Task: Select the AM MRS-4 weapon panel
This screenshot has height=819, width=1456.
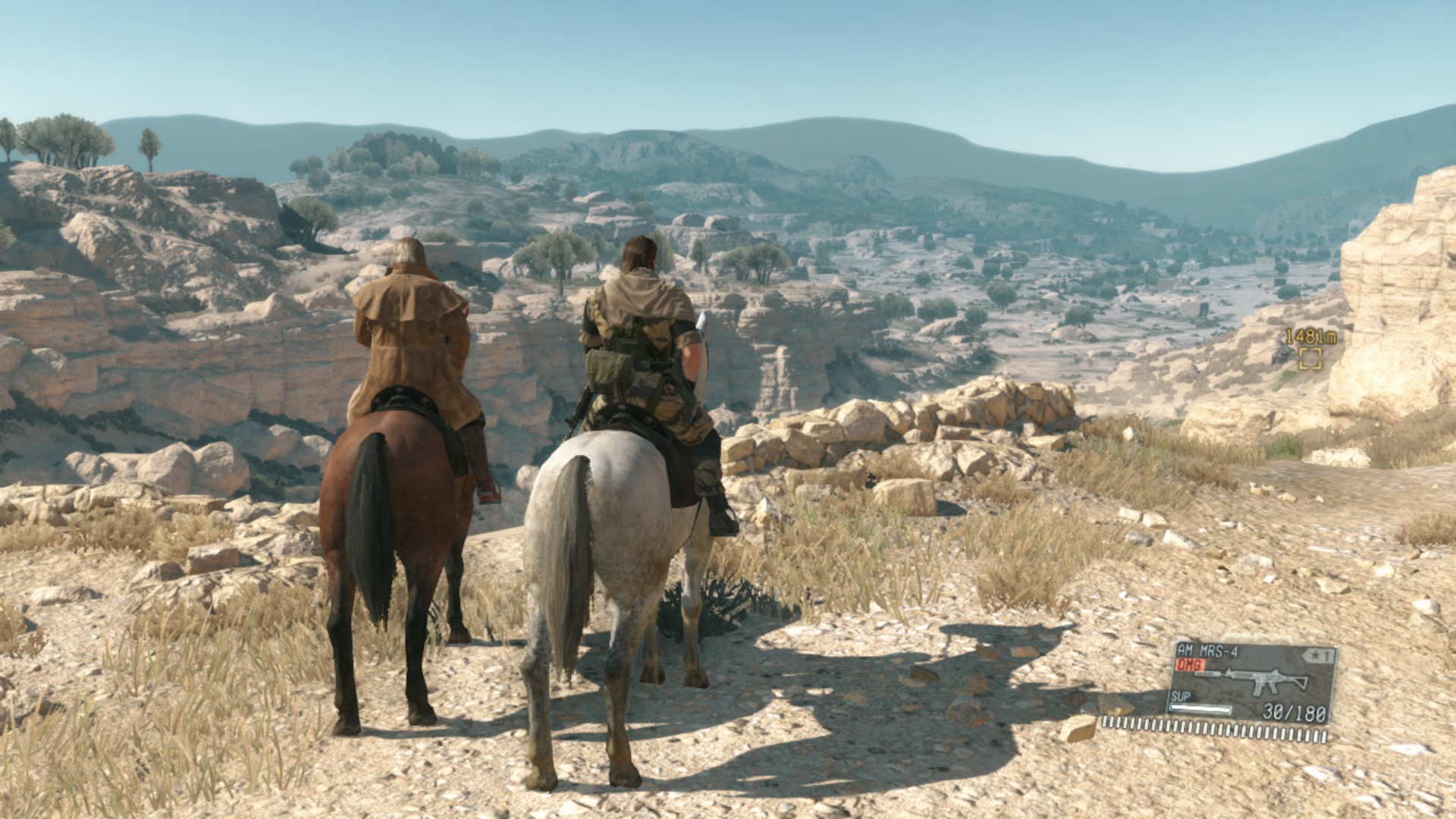Action: (1252, 682)
